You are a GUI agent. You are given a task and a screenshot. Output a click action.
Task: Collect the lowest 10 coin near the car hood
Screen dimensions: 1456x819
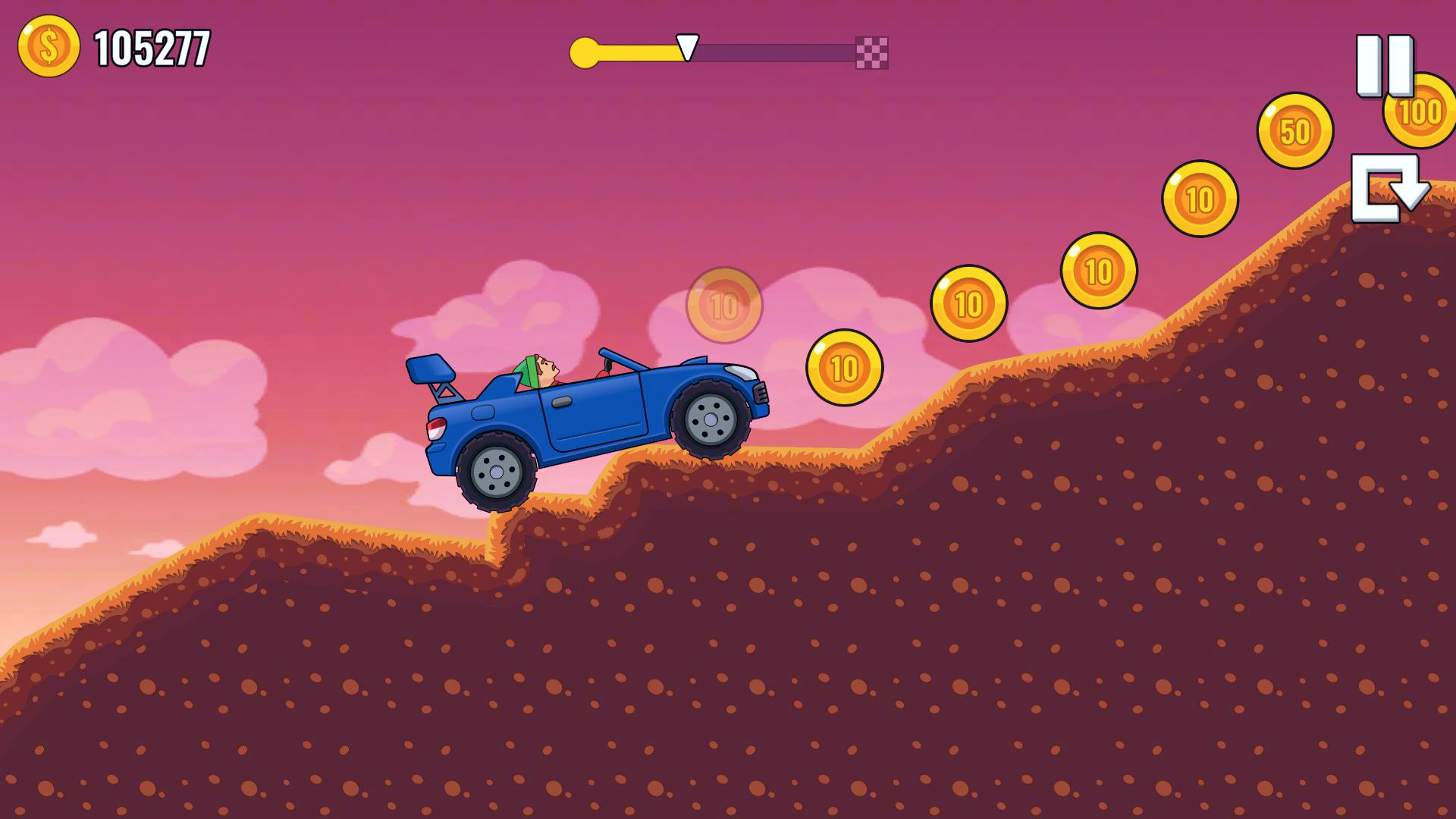pyautogui.click(x=842, y=369)
